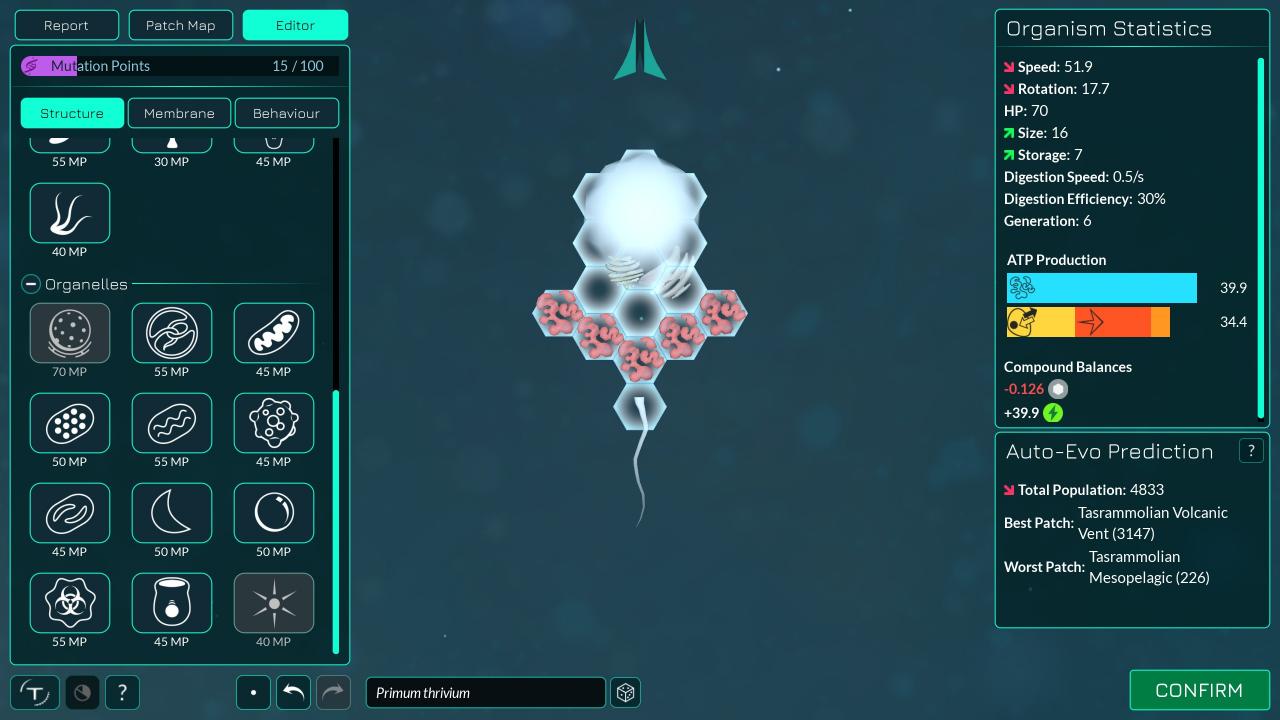Collapse the Organelles section
The height and width of the screenshot is (720, 1280).
[30, 285]
